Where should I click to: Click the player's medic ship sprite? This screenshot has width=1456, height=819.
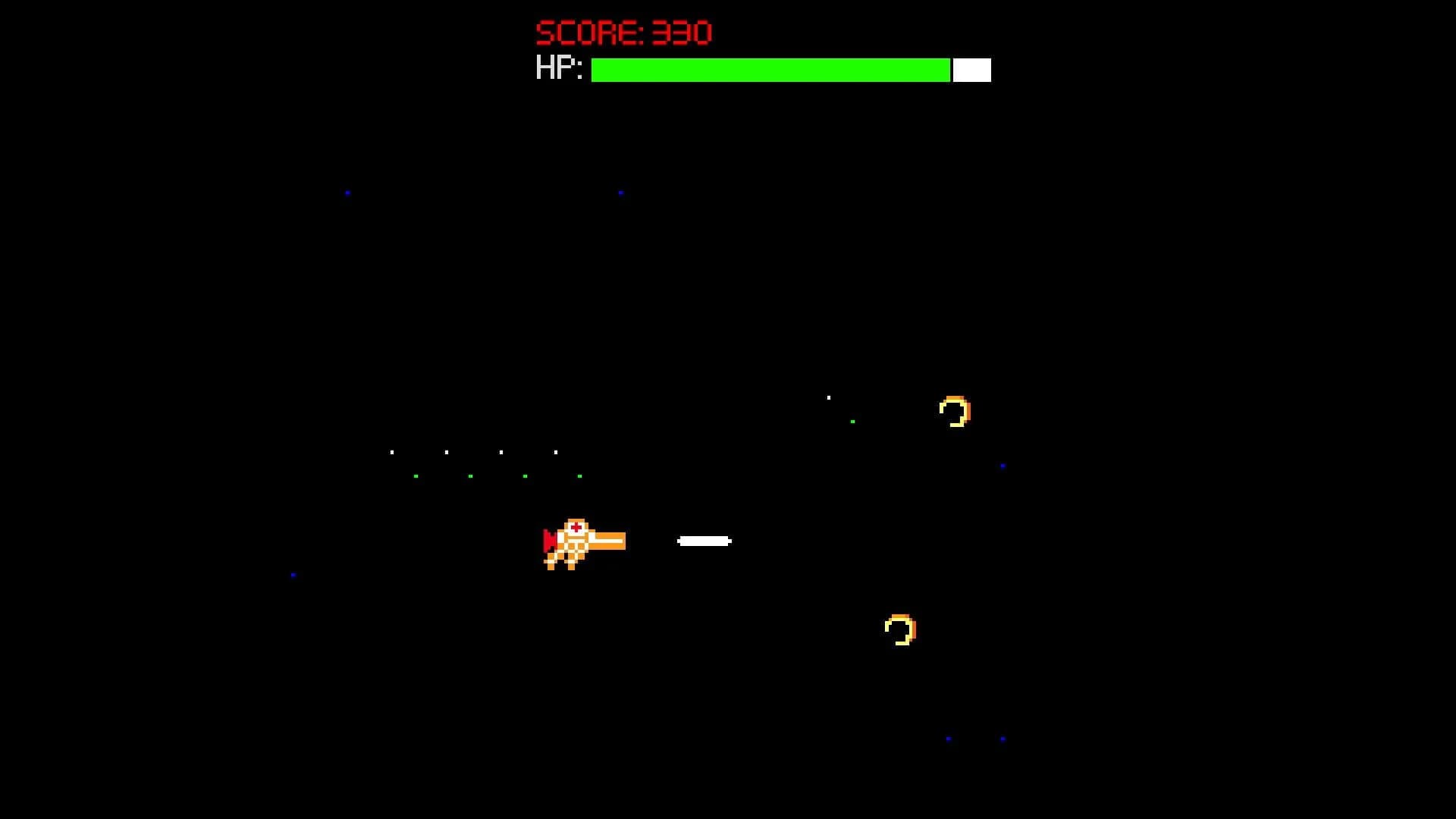(x=580, y=542)
